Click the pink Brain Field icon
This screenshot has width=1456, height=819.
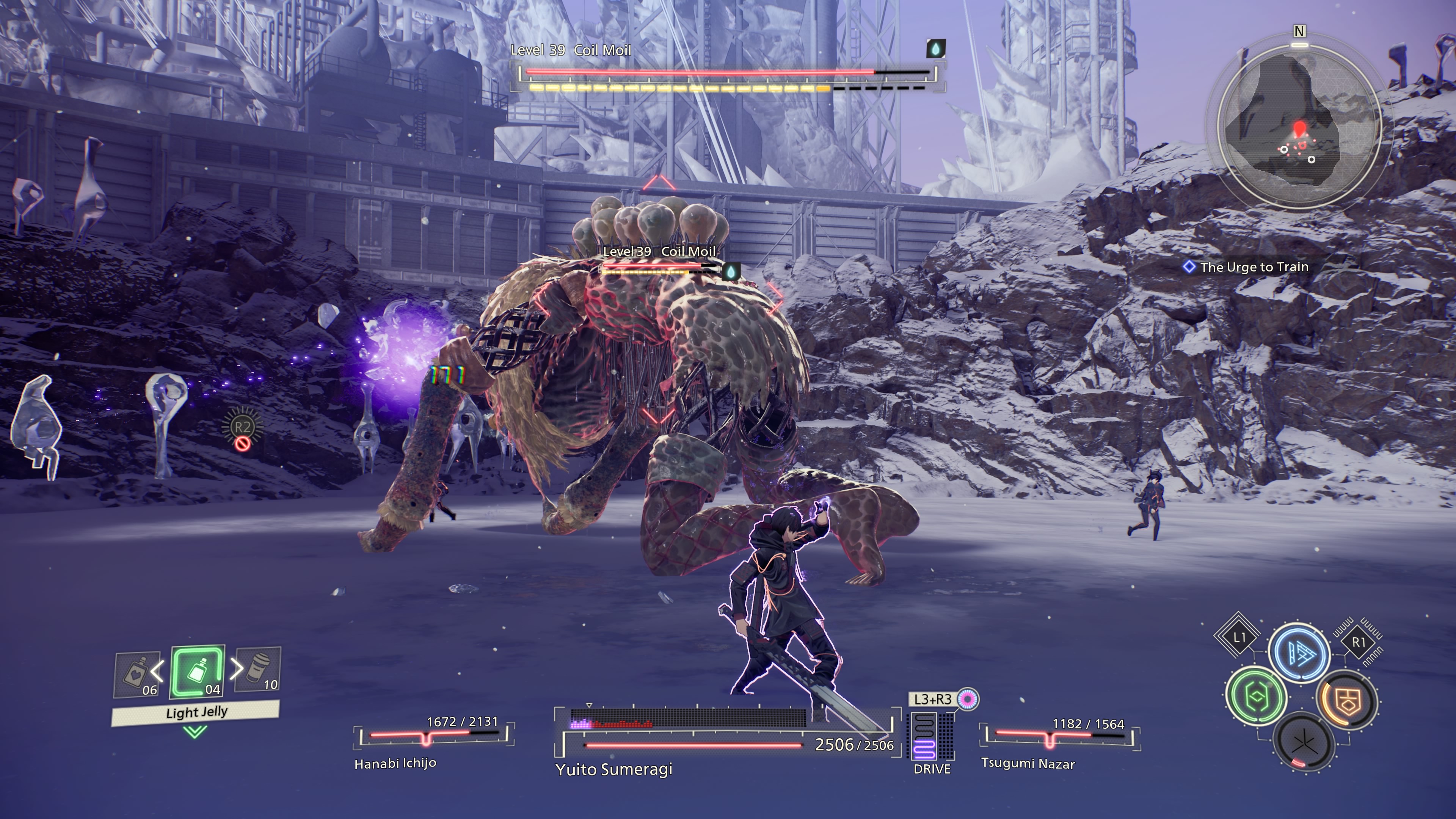[x=968, y=699]
